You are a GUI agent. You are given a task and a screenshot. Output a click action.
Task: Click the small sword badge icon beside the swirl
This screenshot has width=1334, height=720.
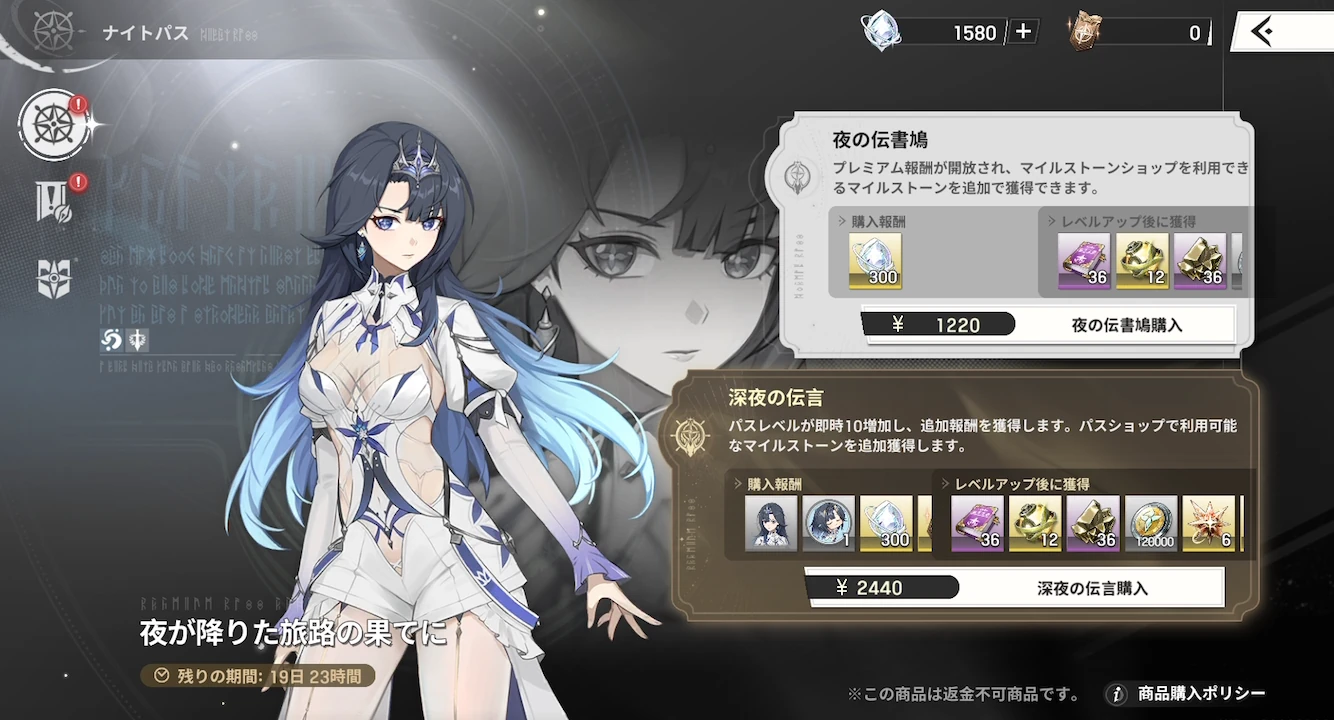136,341
